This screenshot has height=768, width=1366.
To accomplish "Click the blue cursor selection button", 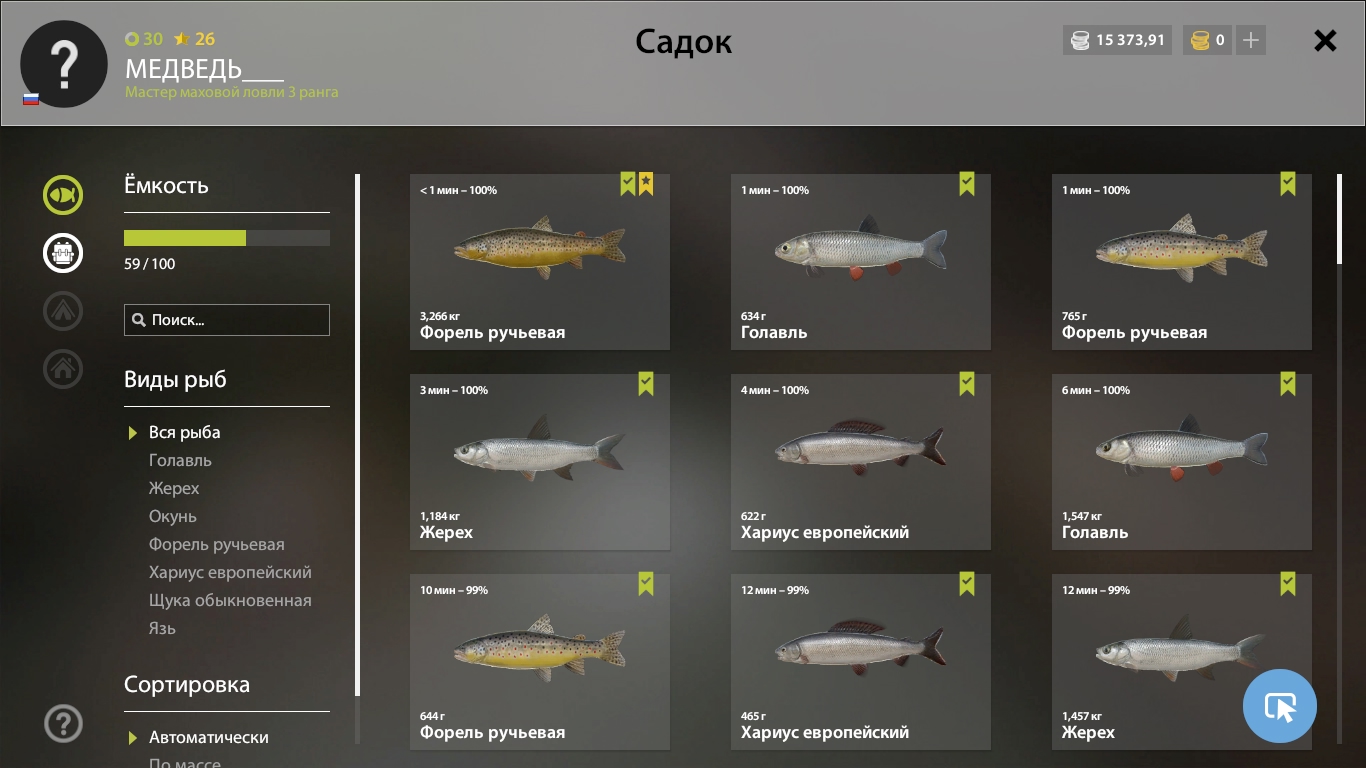I will coord(1280,706).
